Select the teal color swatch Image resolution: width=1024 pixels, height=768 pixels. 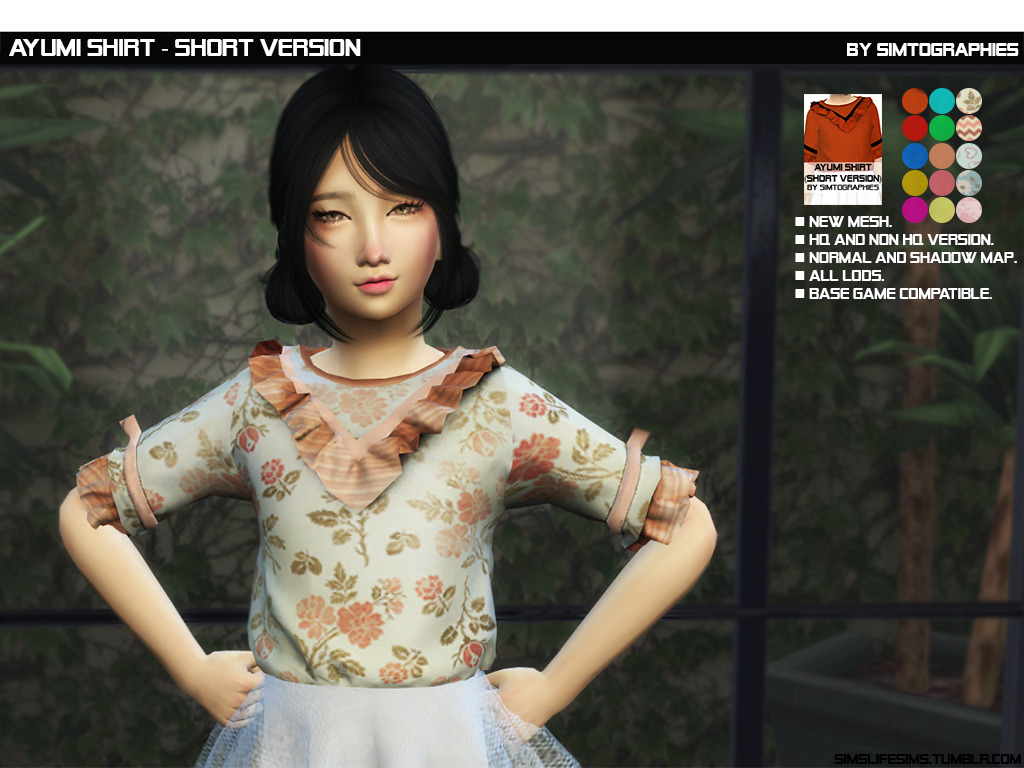click(x=941, y=101)
